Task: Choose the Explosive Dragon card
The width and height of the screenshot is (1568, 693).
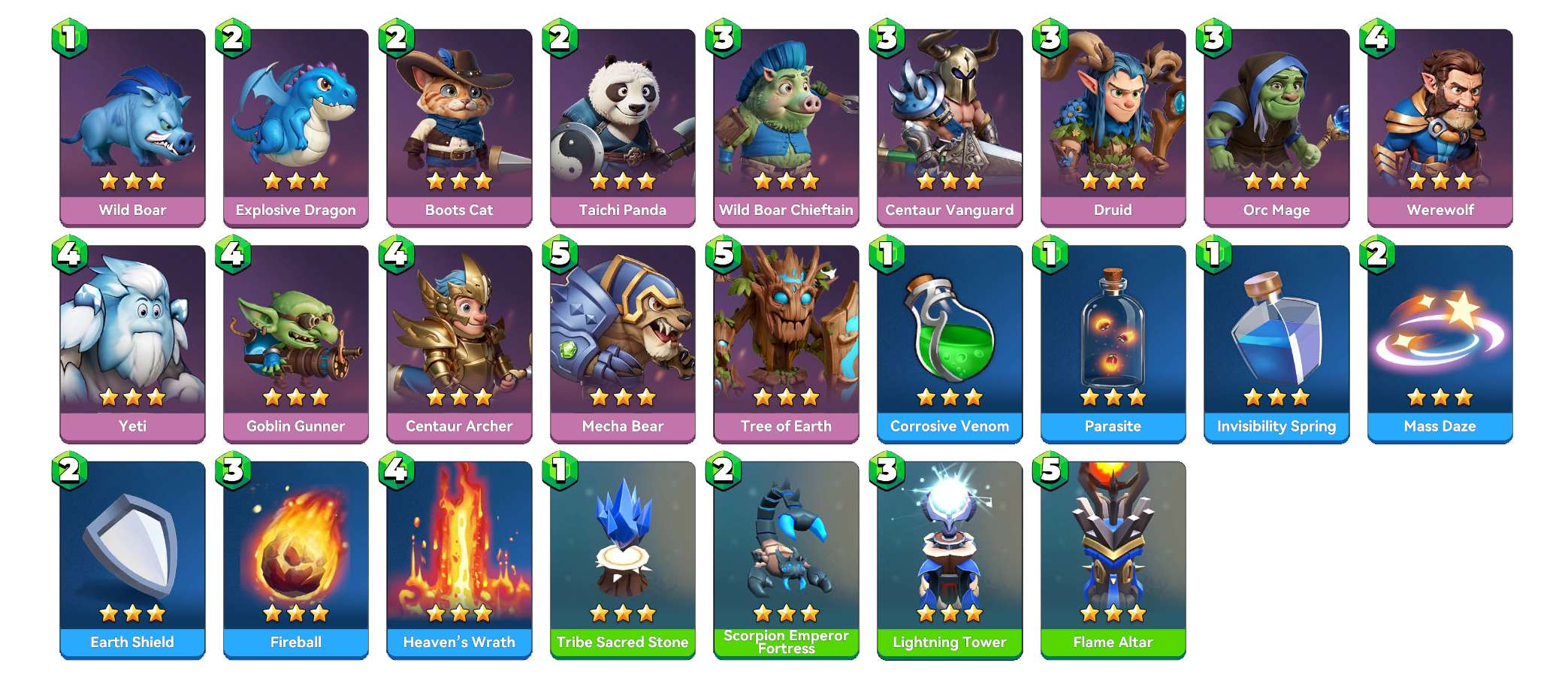Action: (296, 128)
